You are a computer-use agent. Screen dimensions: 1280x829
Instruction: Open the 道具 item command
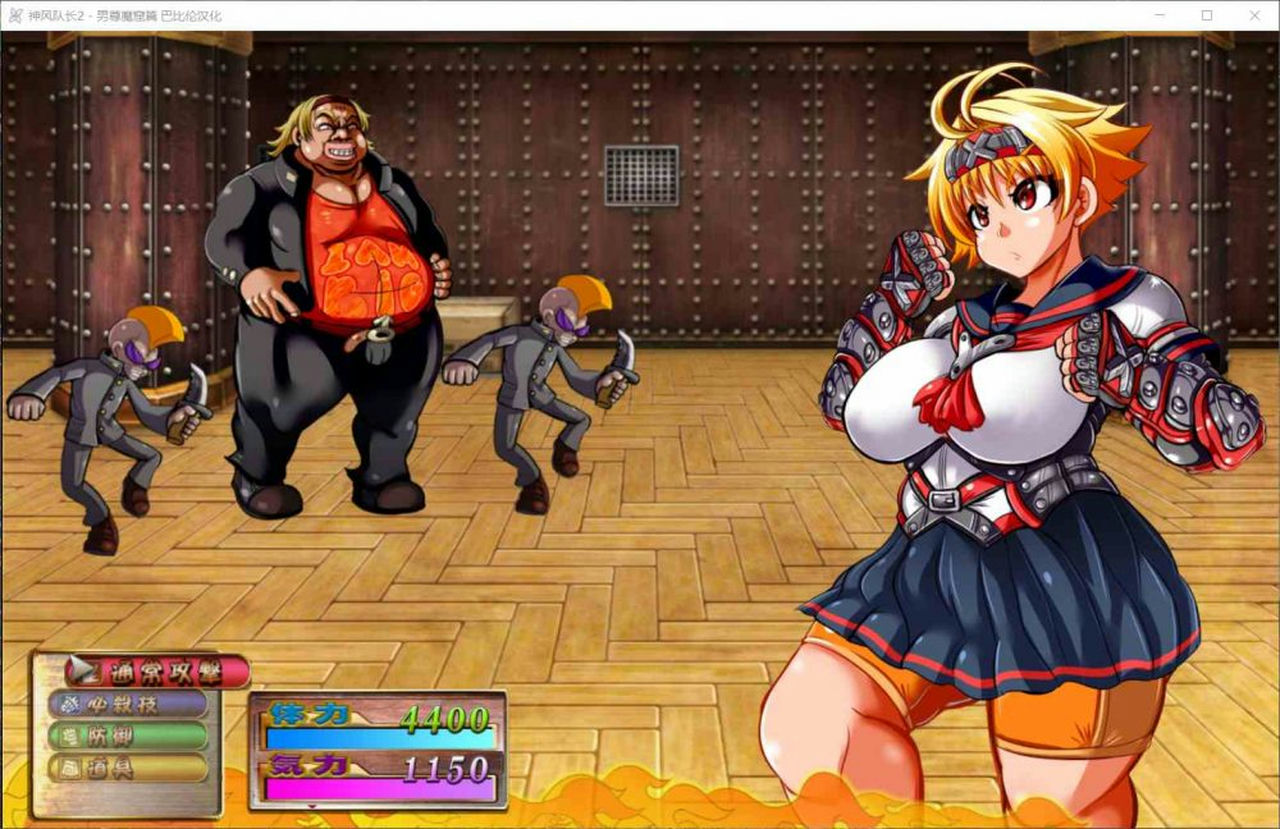128,767
